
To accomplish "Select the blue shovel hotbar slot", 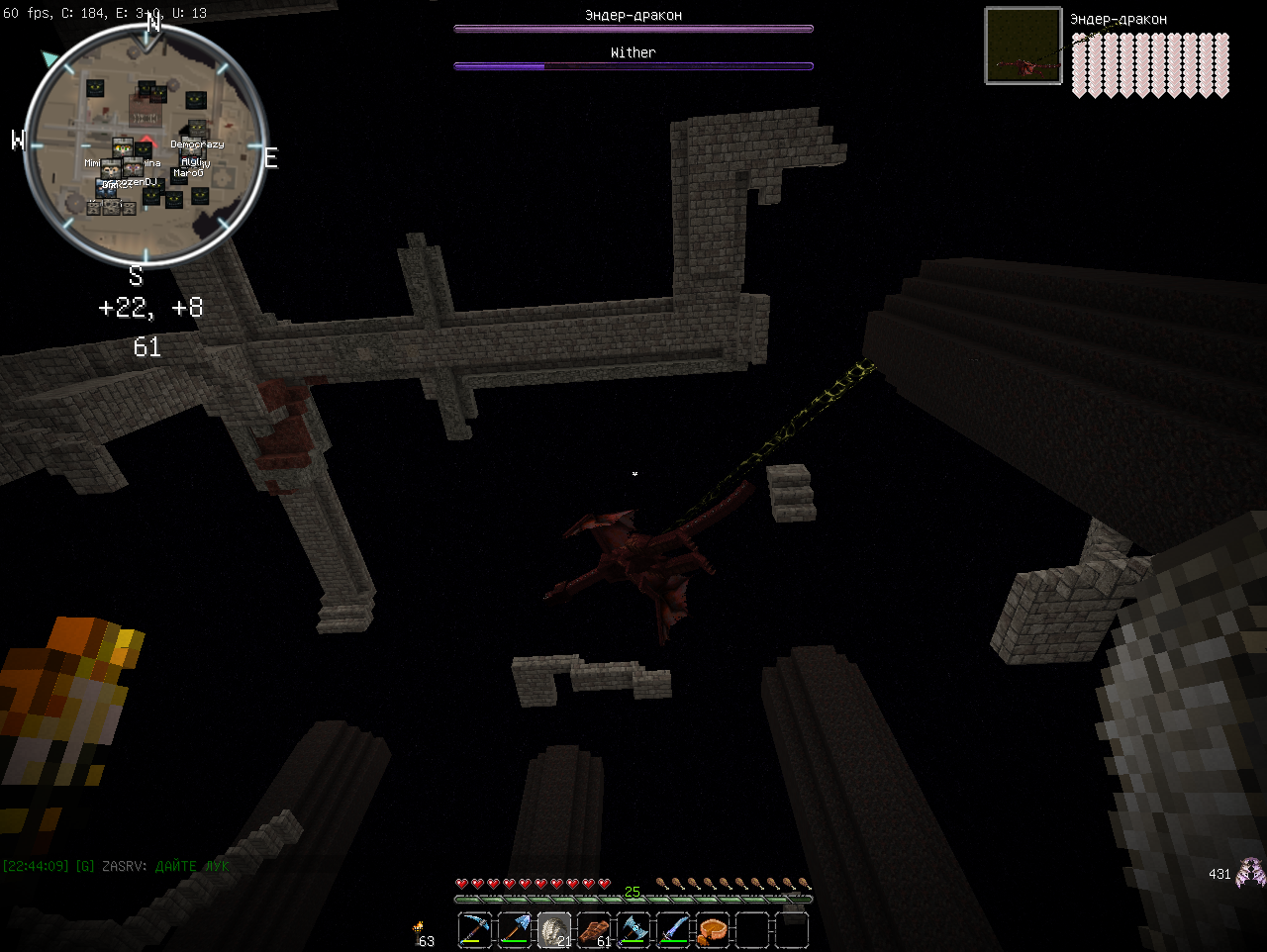I will 515,930.
